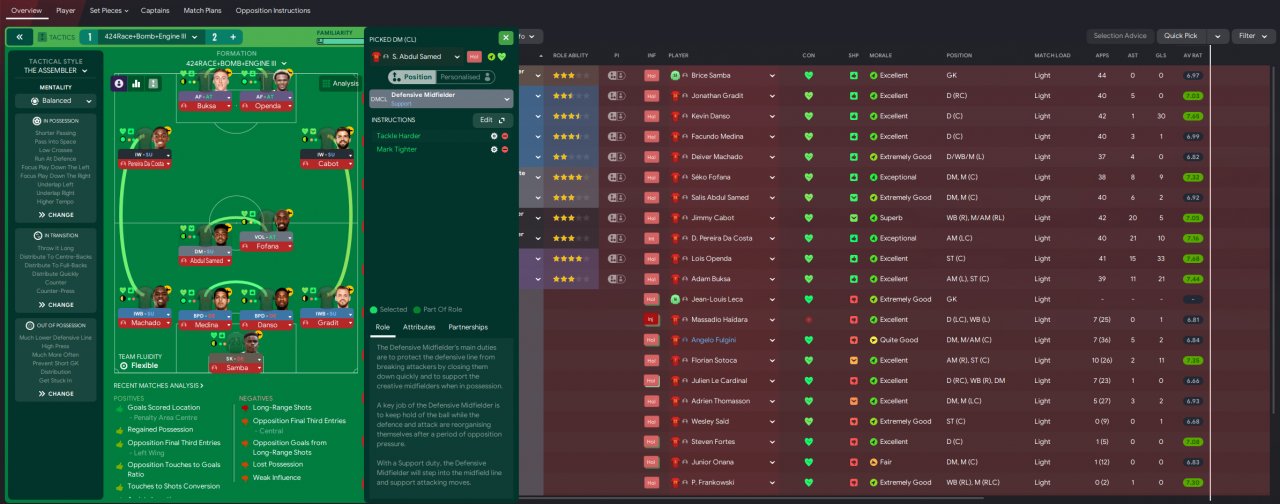Add a new tactic slot with plus

coord(233,37)
